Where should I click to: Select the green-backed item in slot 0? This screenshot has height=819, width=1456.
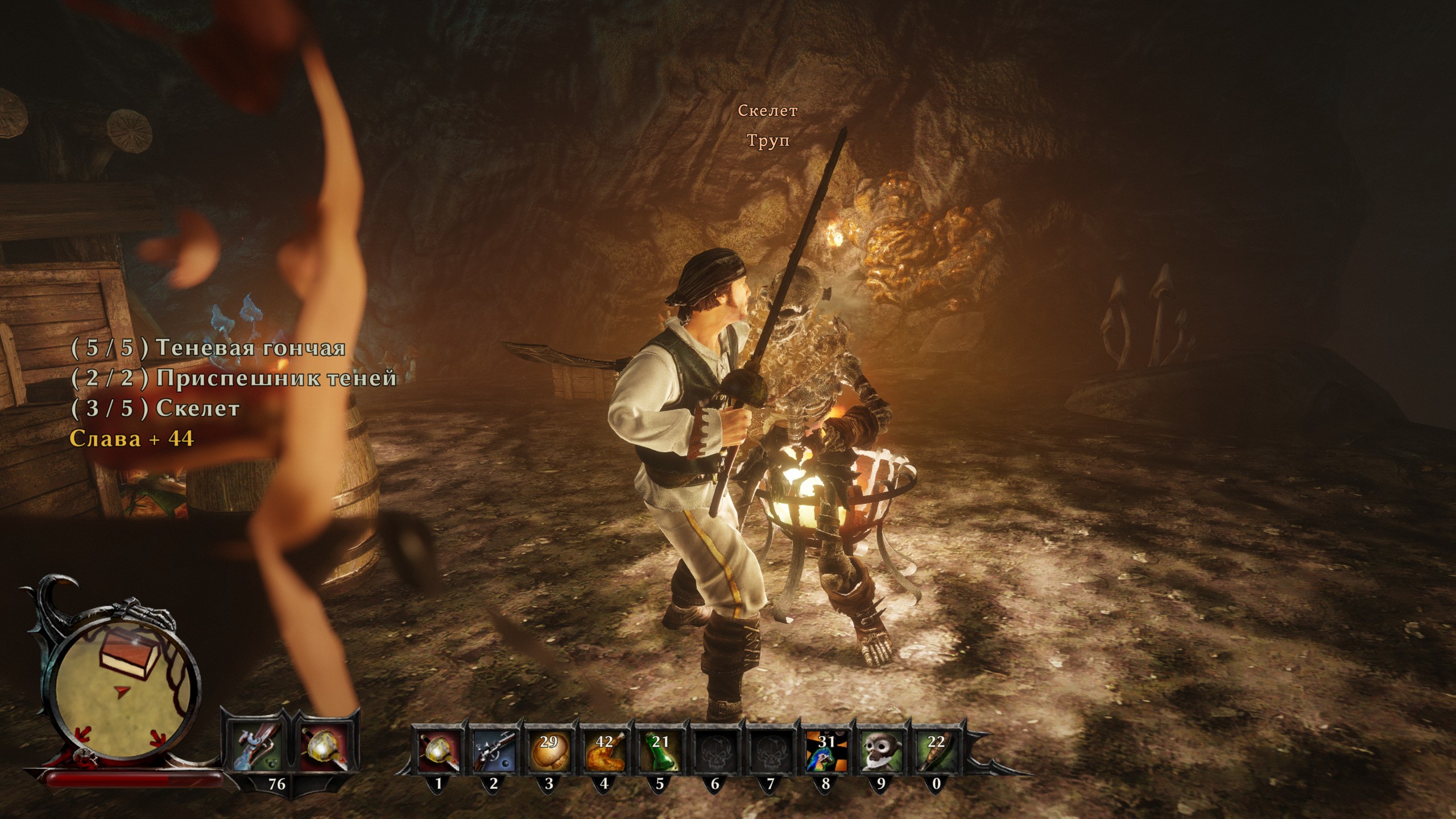coord(936,749)
